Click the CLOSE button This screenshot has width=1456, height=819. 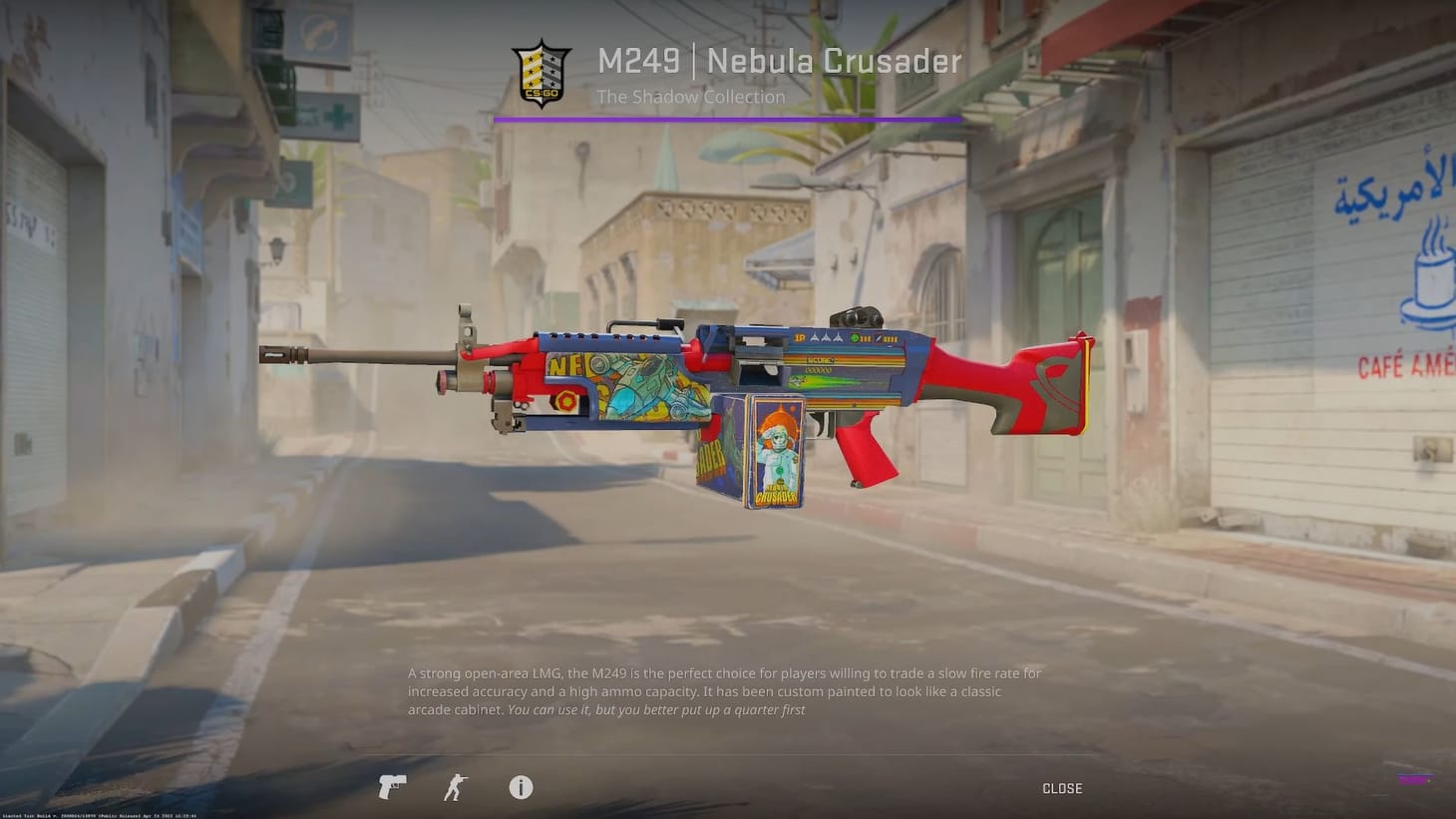(x=1062, y=787)
